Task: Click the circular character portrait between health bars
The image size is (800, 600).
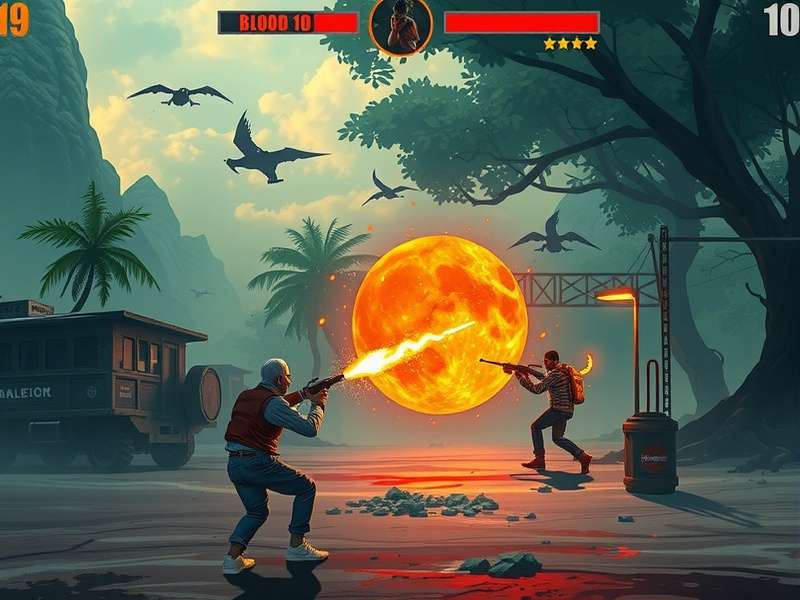Action: (401, 25)
